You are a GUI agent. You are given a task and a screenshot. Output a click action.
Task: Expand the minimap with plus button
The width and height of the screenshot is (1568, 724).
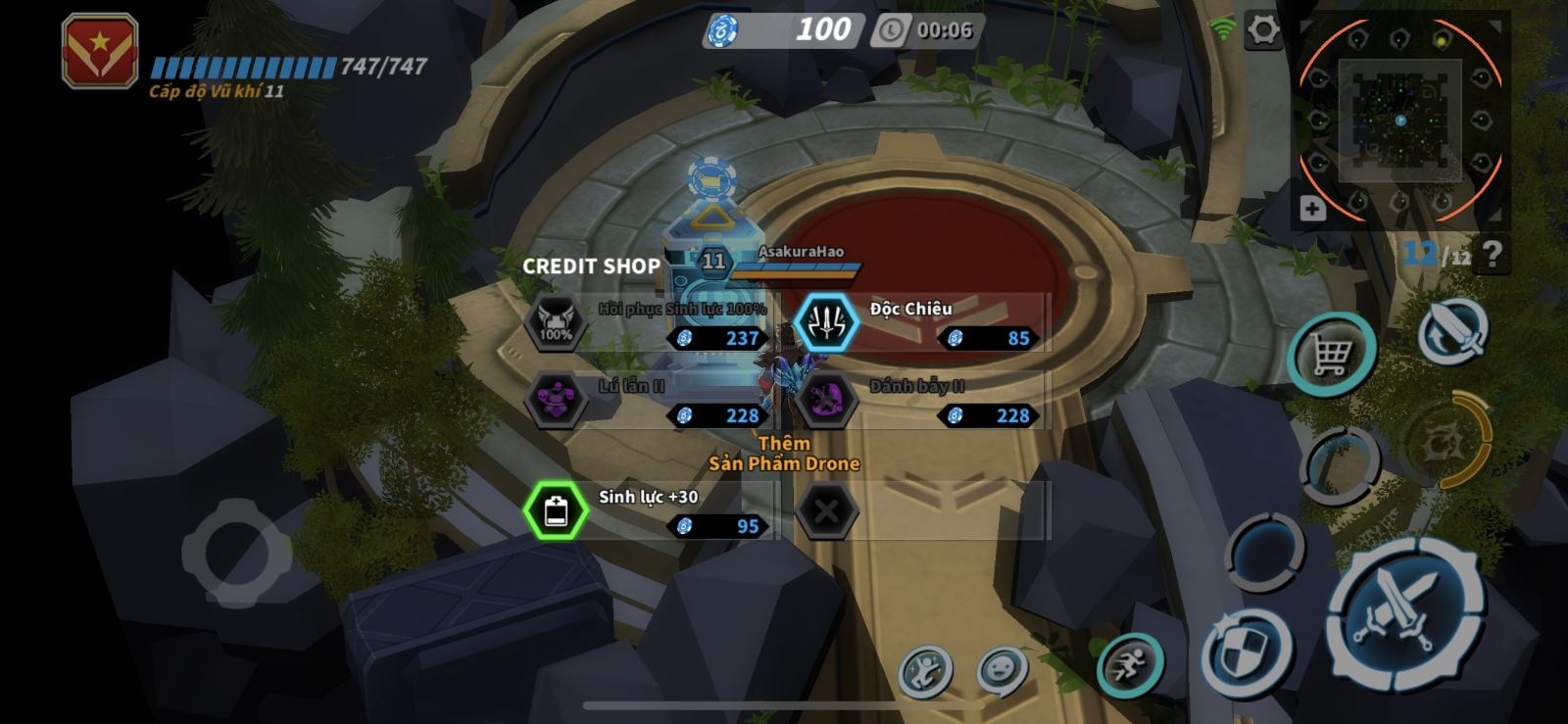click(1312, 209)
